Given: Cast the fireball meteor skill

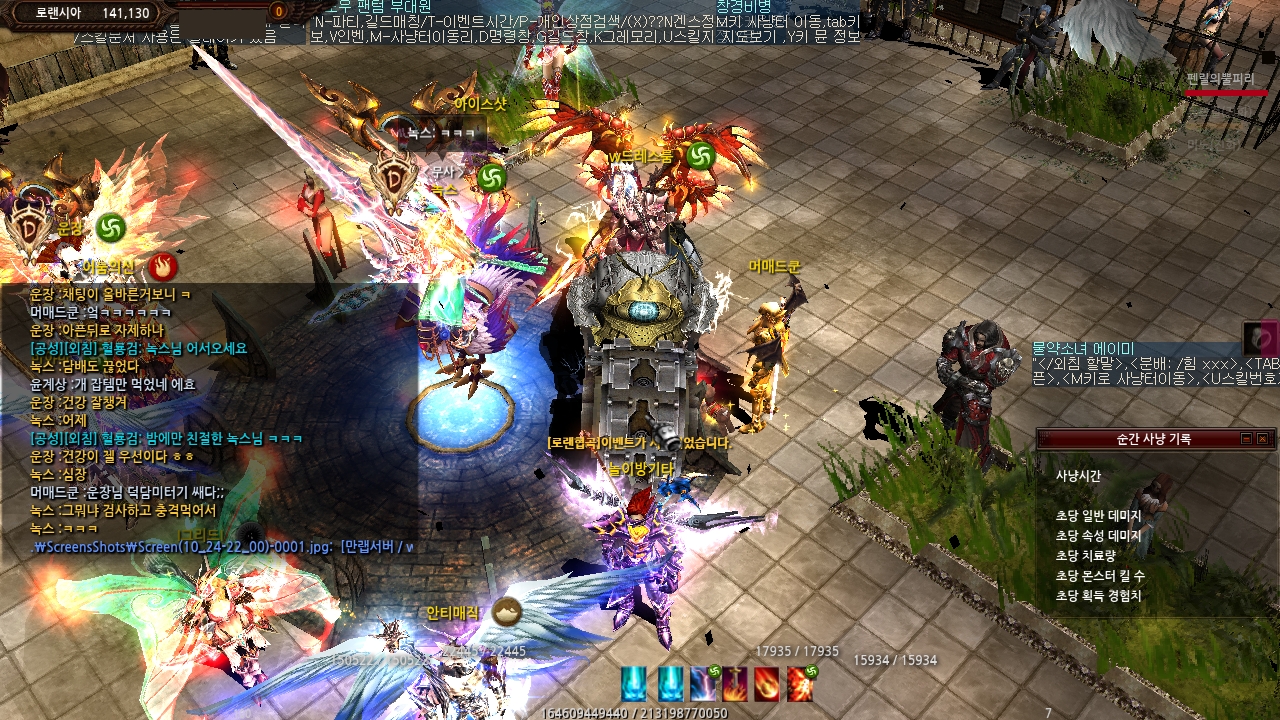Looking at the screenshot, I should click(767, 684).
